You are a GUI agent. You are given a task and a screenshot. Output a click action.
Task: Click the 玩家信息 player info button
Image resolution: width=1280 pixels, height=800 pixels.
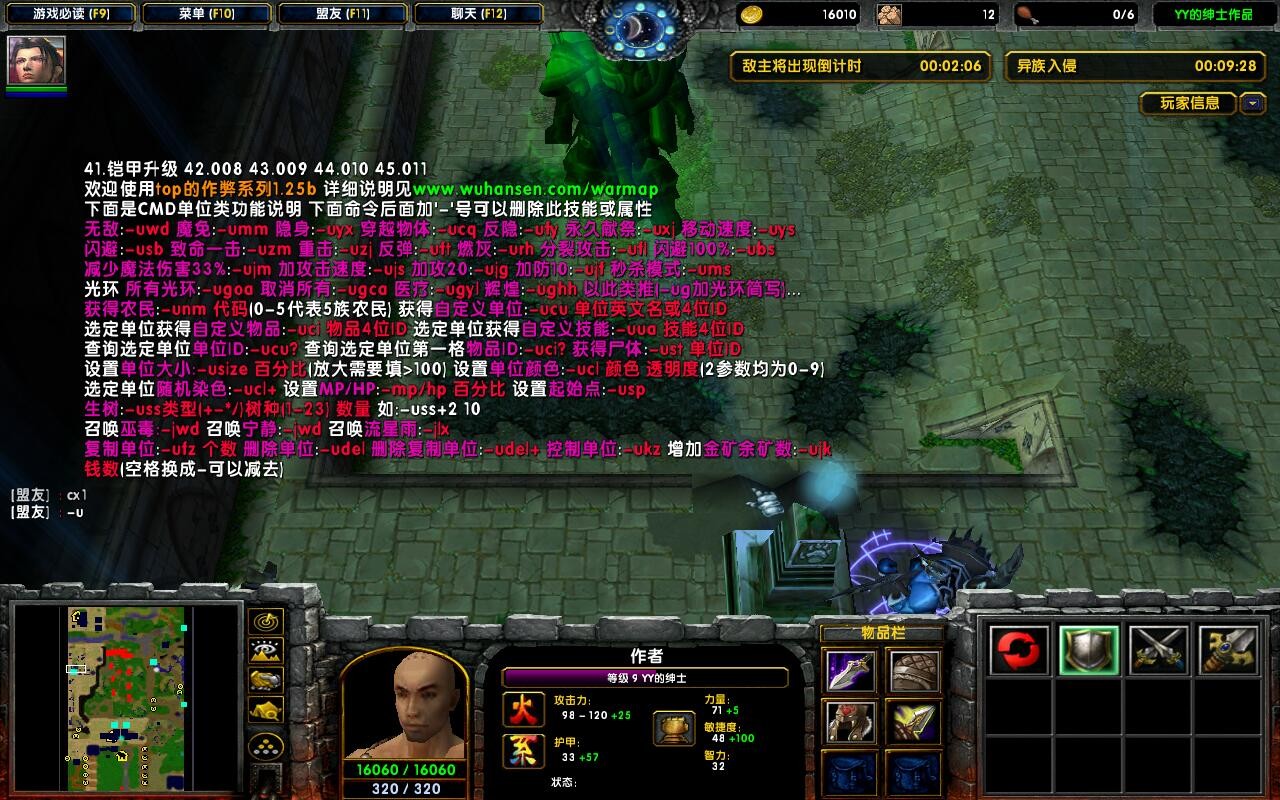coord(1189,103)
